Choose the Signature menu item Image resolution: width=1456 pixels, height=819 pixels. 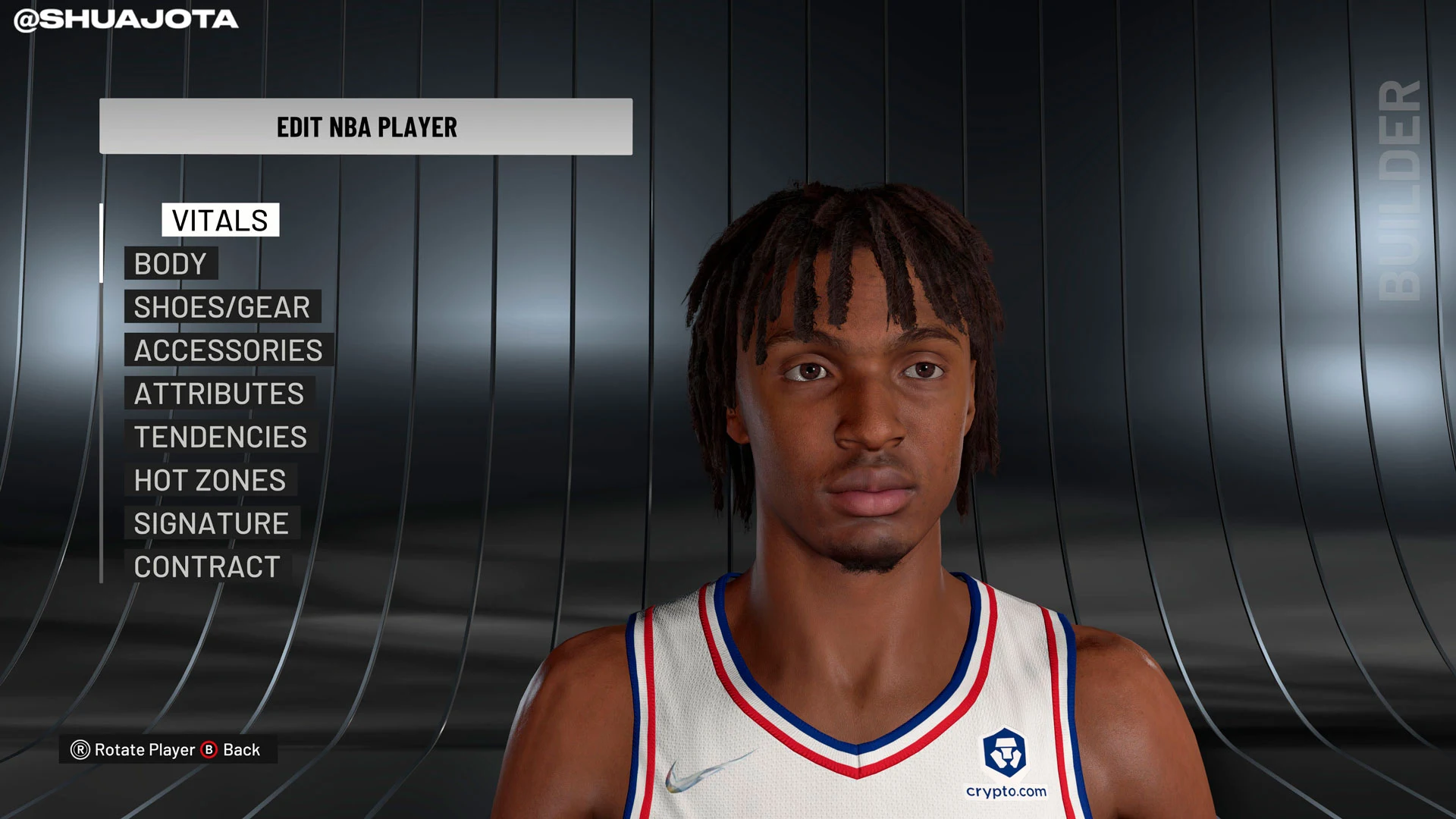pyautogui.click(x=212, y=523)
